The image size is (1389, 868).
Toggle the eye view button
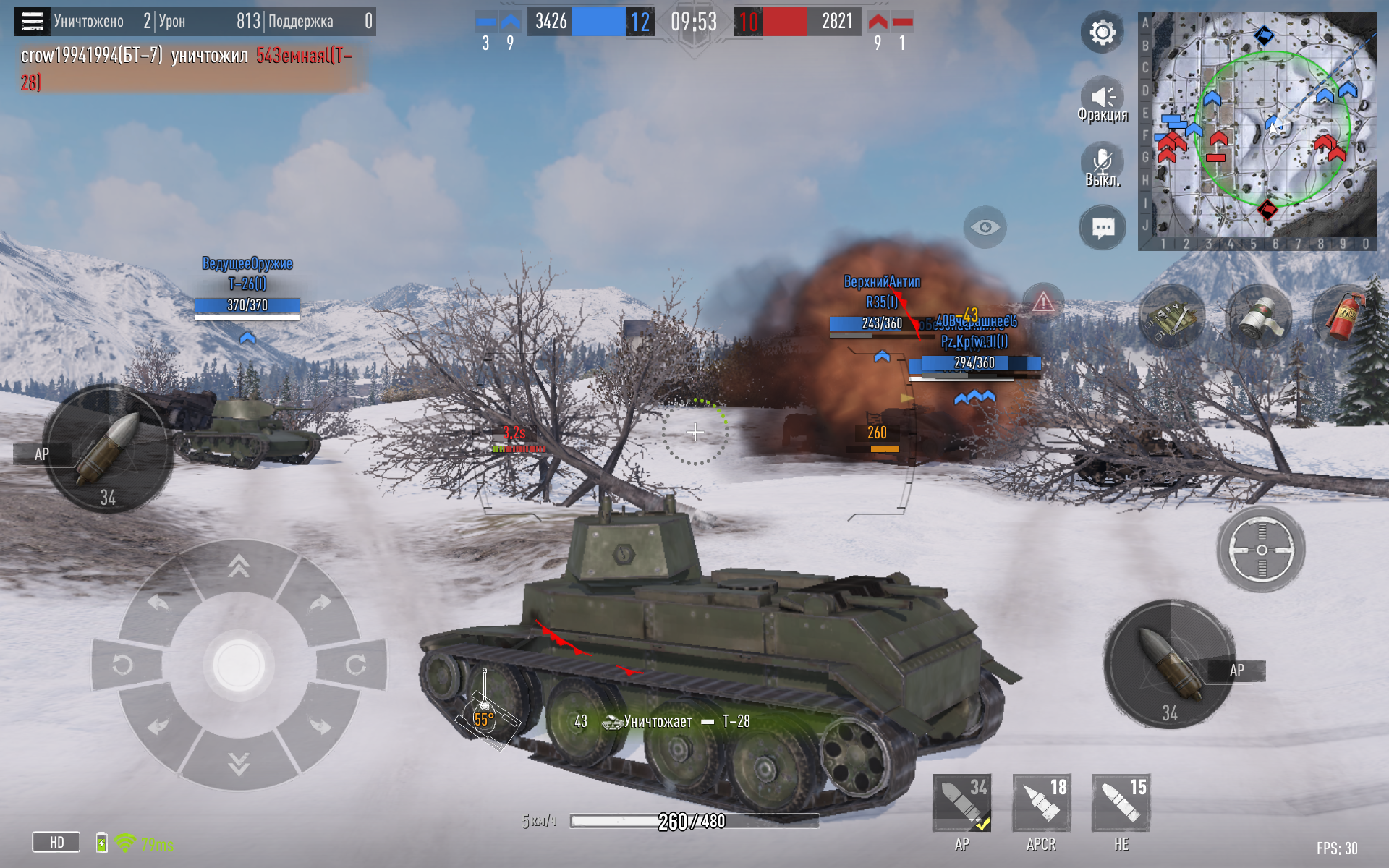coord(985,228)
